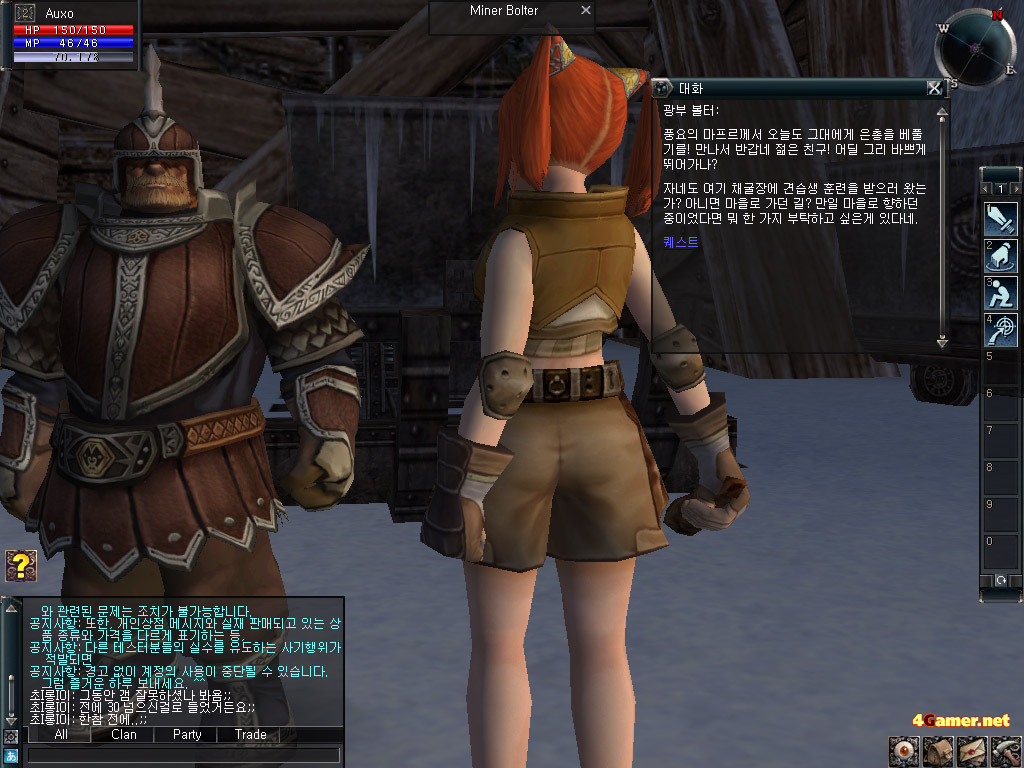This screenshot has height=768, width=1024.
Task: Select the 퀘스트 quest link in dialogue
Action: pyautogui.click(x=681, y=242)
